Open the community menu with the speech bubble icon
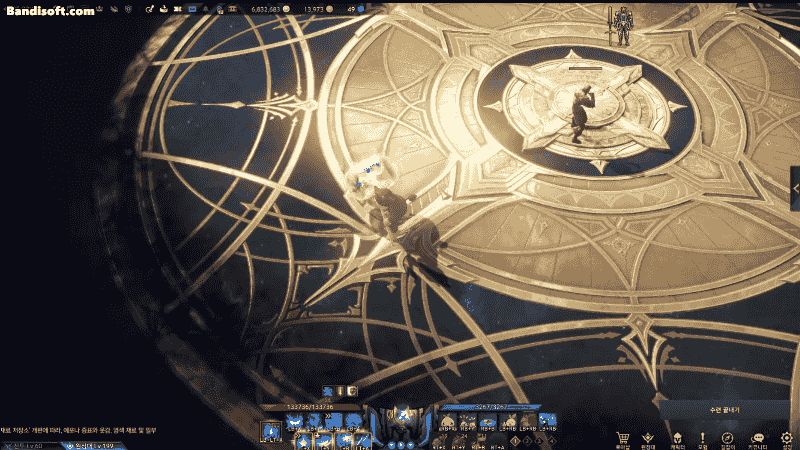 (x=757, y=438)
